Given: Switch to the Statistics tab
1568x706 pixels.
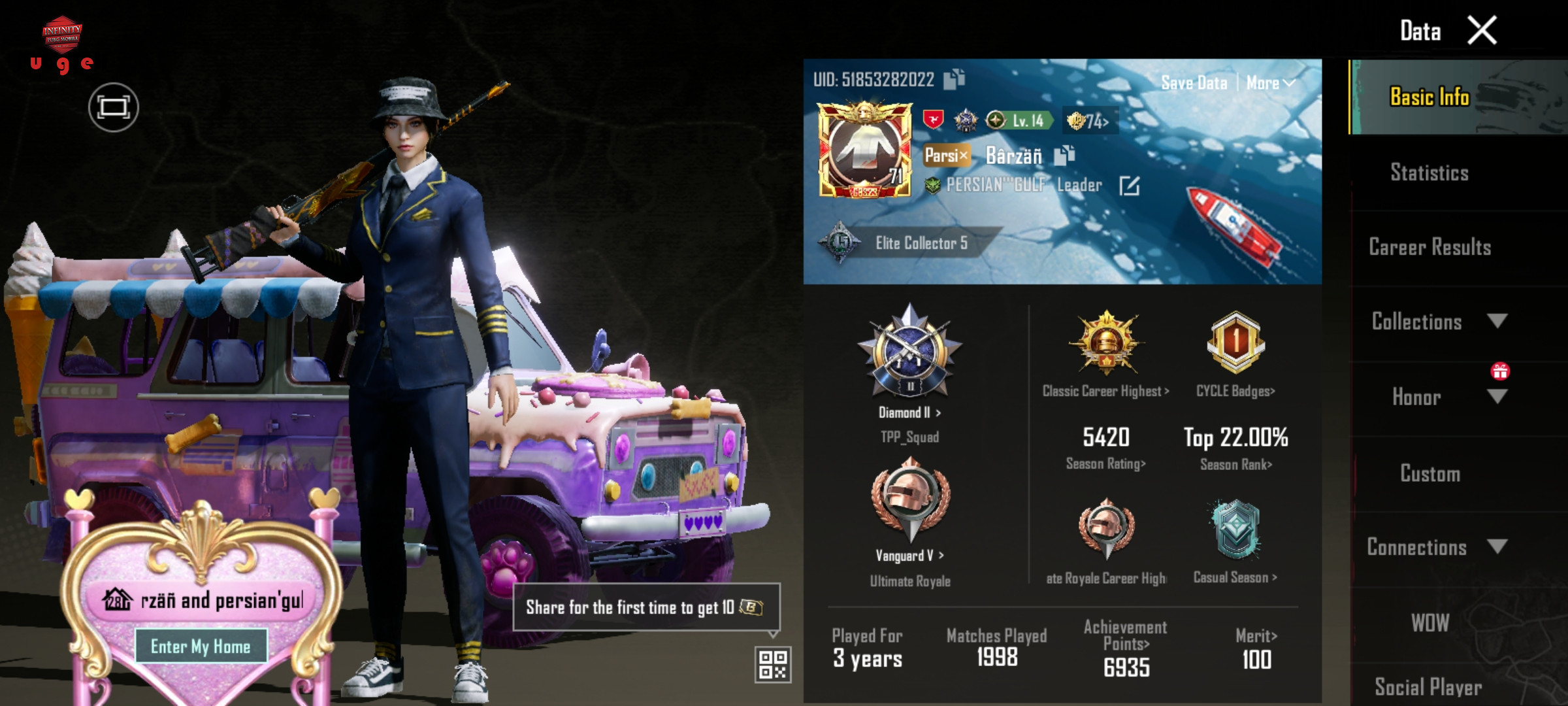Looking at the screenshot, I should (1429, 173).
